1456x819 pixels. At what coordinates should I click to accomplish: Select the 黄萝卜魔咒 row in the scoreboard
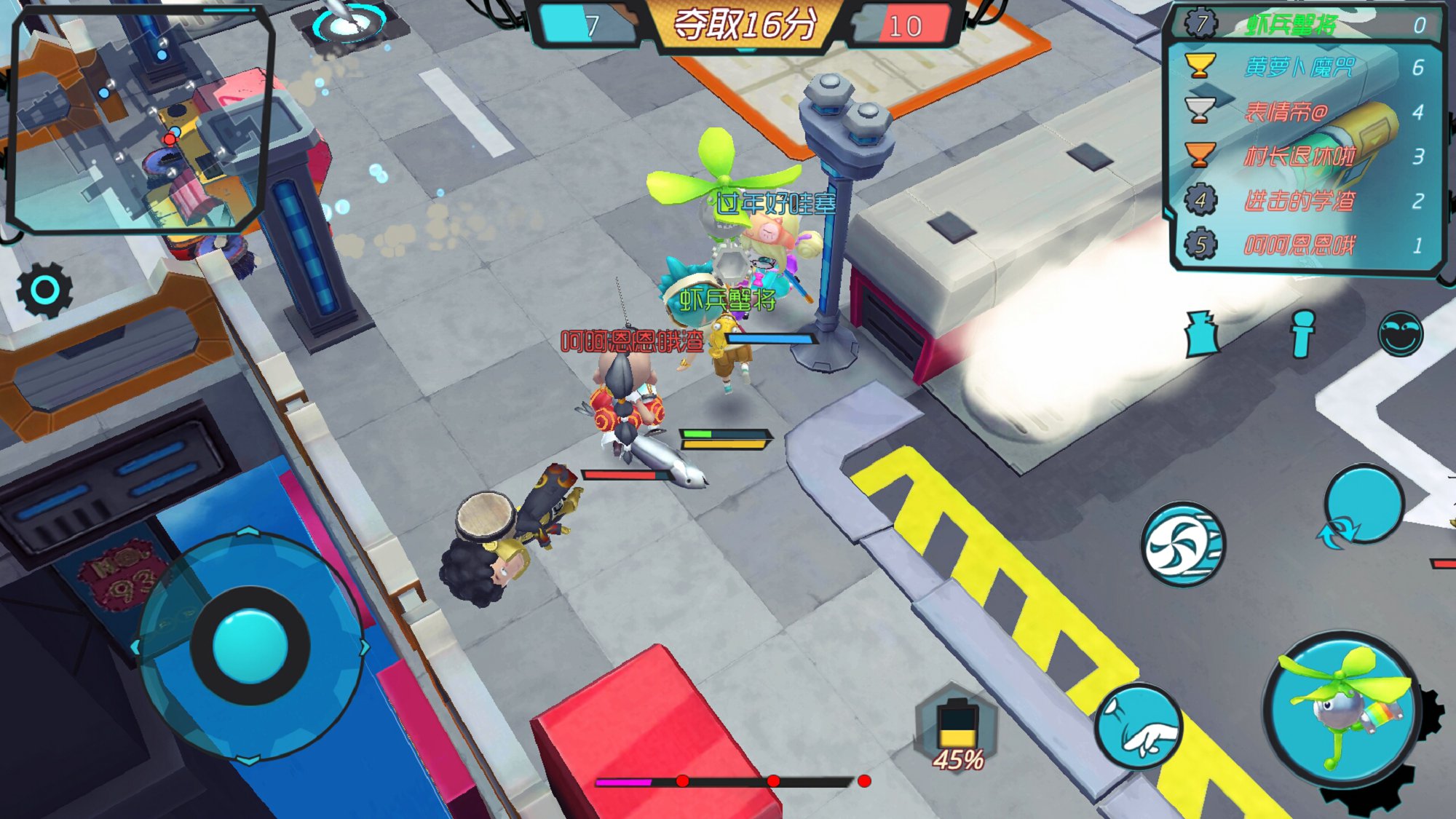click(x=1305, y=68)
